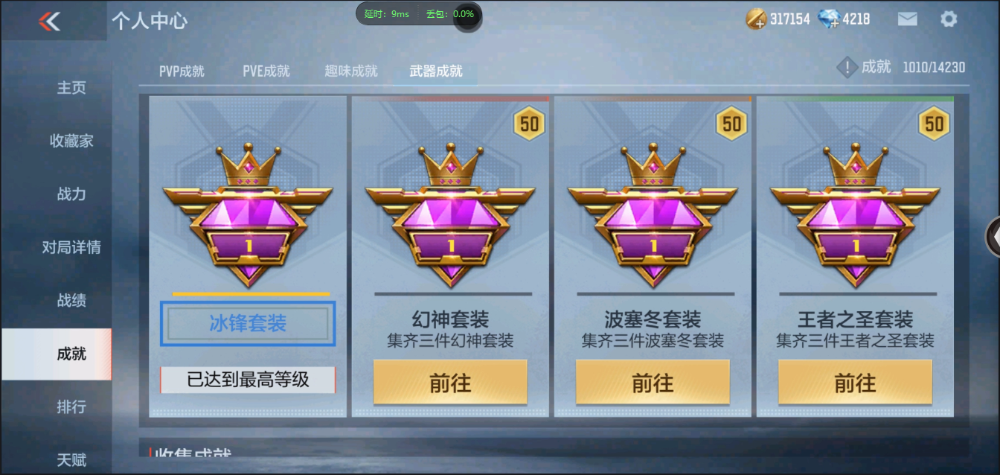Viewport: 1000px width, 475px height.
Task: Select 战力 in the sidebar
Action: click(71, 194)
